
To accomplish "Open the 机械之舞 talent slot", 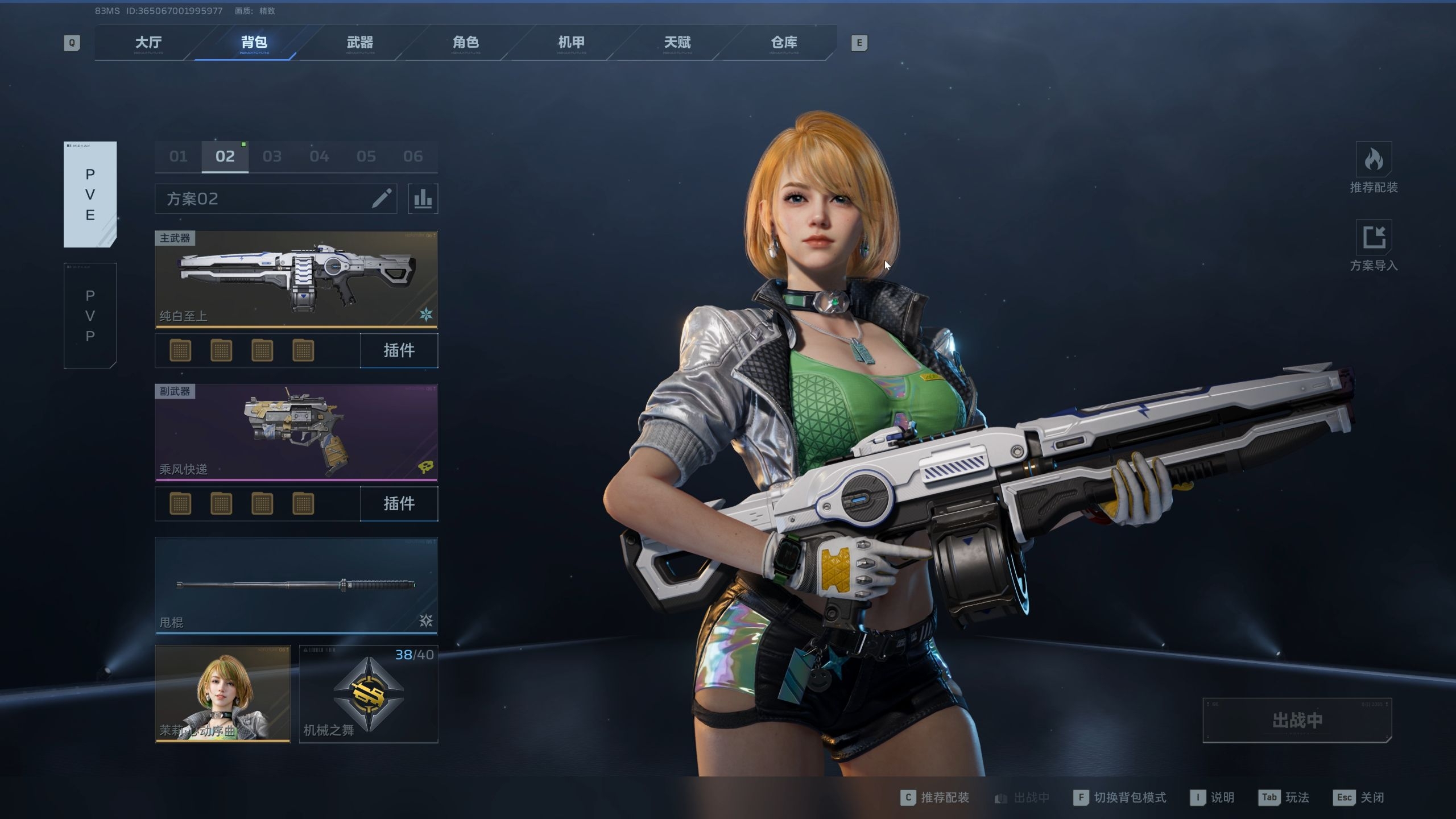I will point(369,694).
